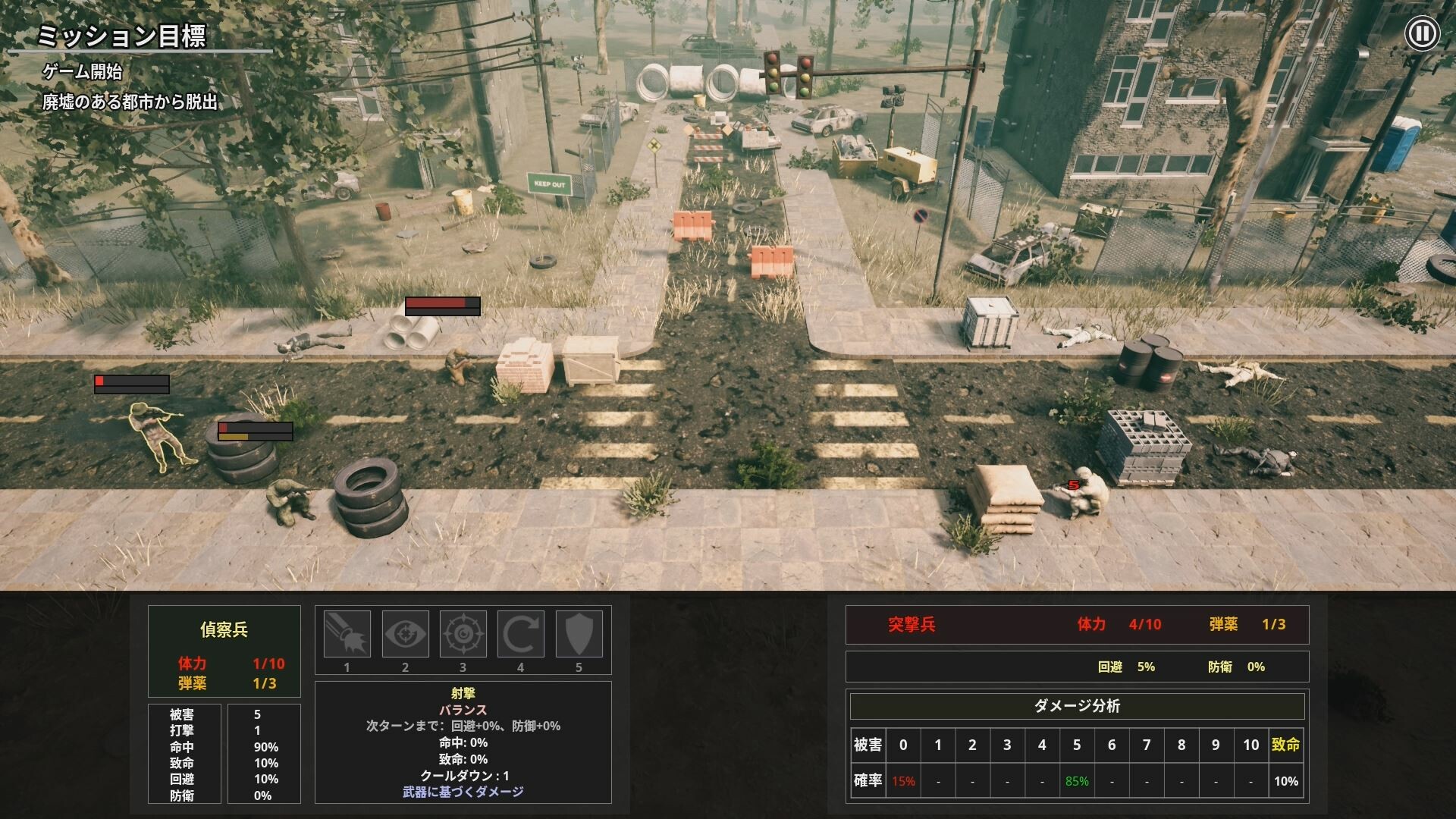Select skill 1, the blast attack icon
Image resolution: width=1456 pixels, height=819 pixels.
pyautogui.click(x=347, y=634)
